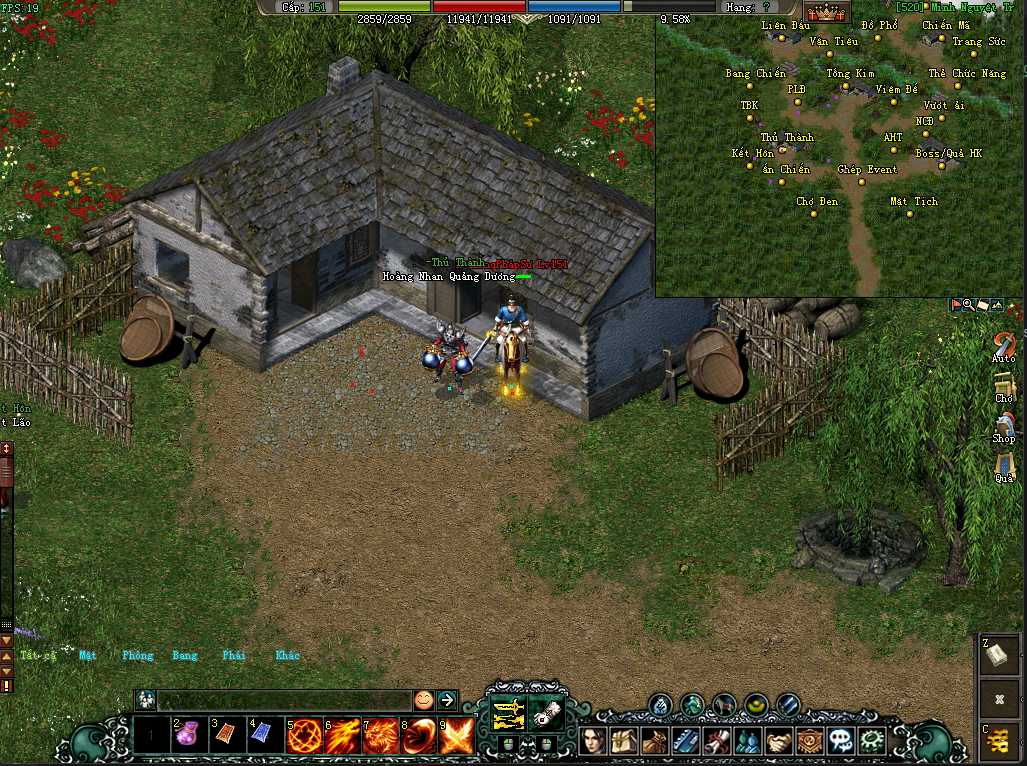Viewport: 1027px width, 766px height.
Task: Switch to the Bang chat tab
Action: pyautogui.click(x=185, y=656)
